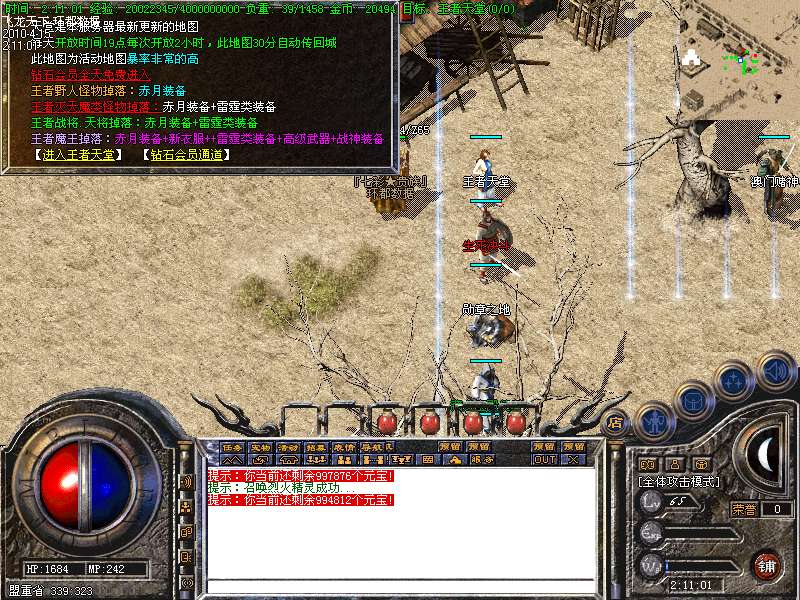This screenshot has height=600, width=800.
Task: Choose the 进入王者天堂 dialogue link
Action: point(76,154)
